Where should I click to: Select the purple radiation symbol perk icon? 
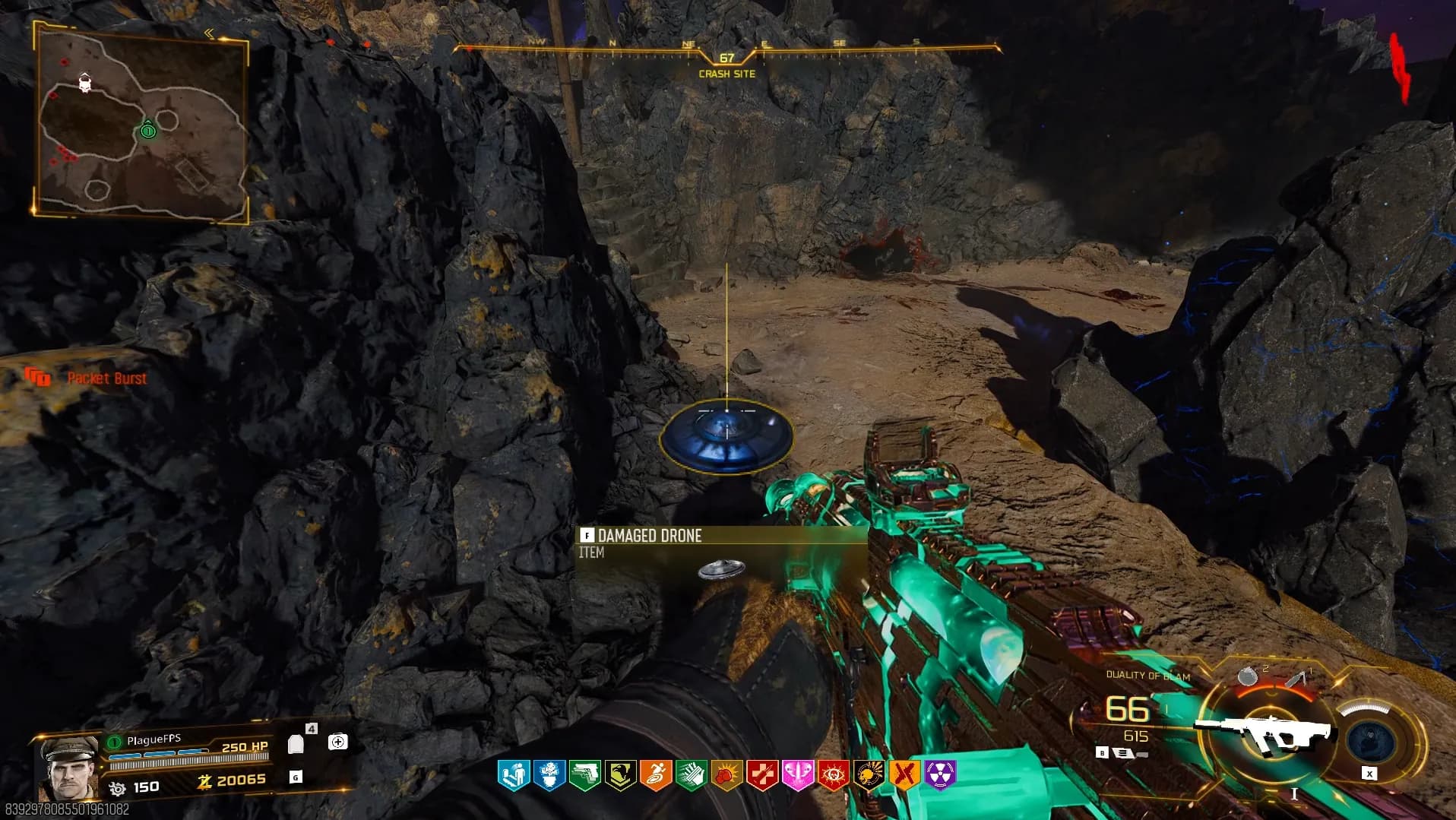940,775
